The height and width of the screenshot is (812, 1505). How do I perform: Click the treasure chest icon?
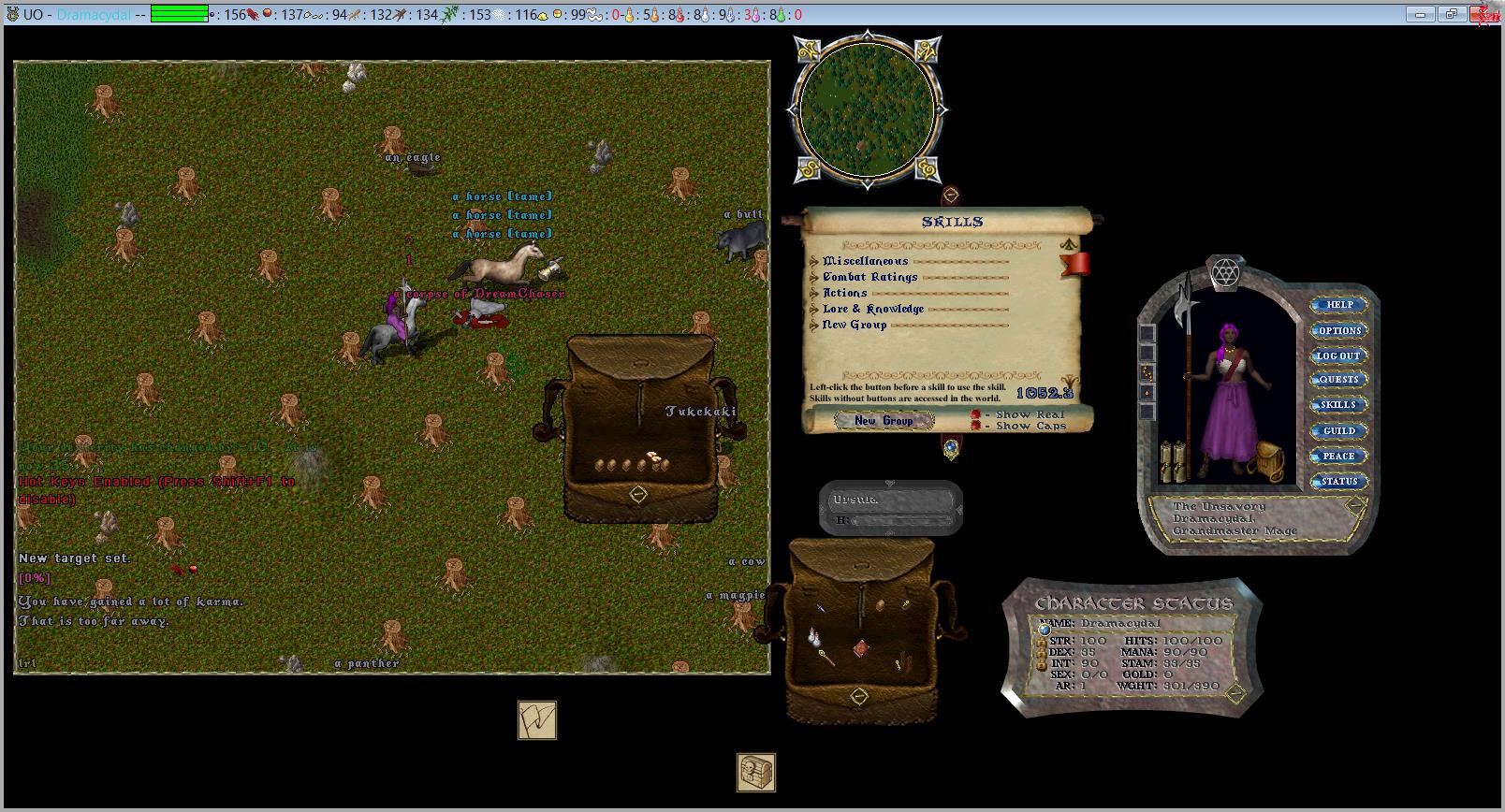coord(755,772)
